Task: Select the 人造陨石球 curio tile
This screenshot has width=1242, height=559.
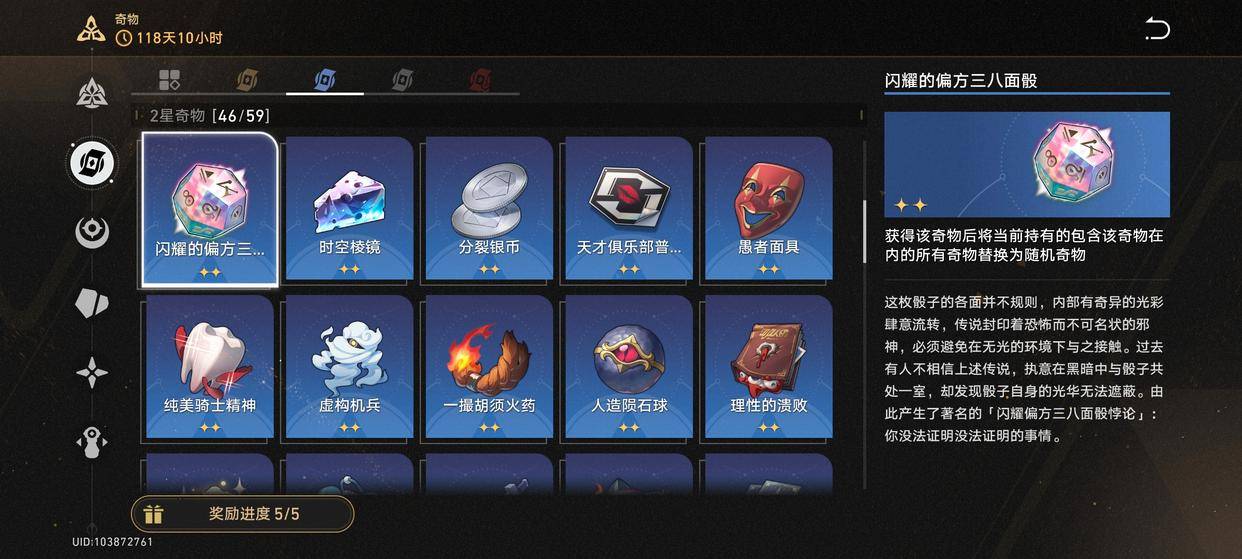Action: pyautogui.click(x=629, y=367)
